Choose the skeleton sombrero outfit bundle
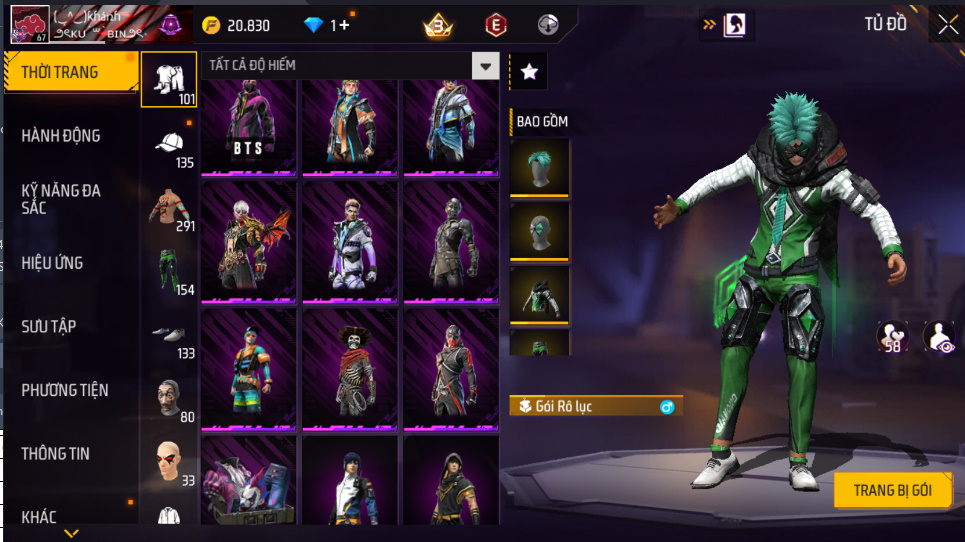Viewport: 965px width, 542px height. [x=350, y=368]
